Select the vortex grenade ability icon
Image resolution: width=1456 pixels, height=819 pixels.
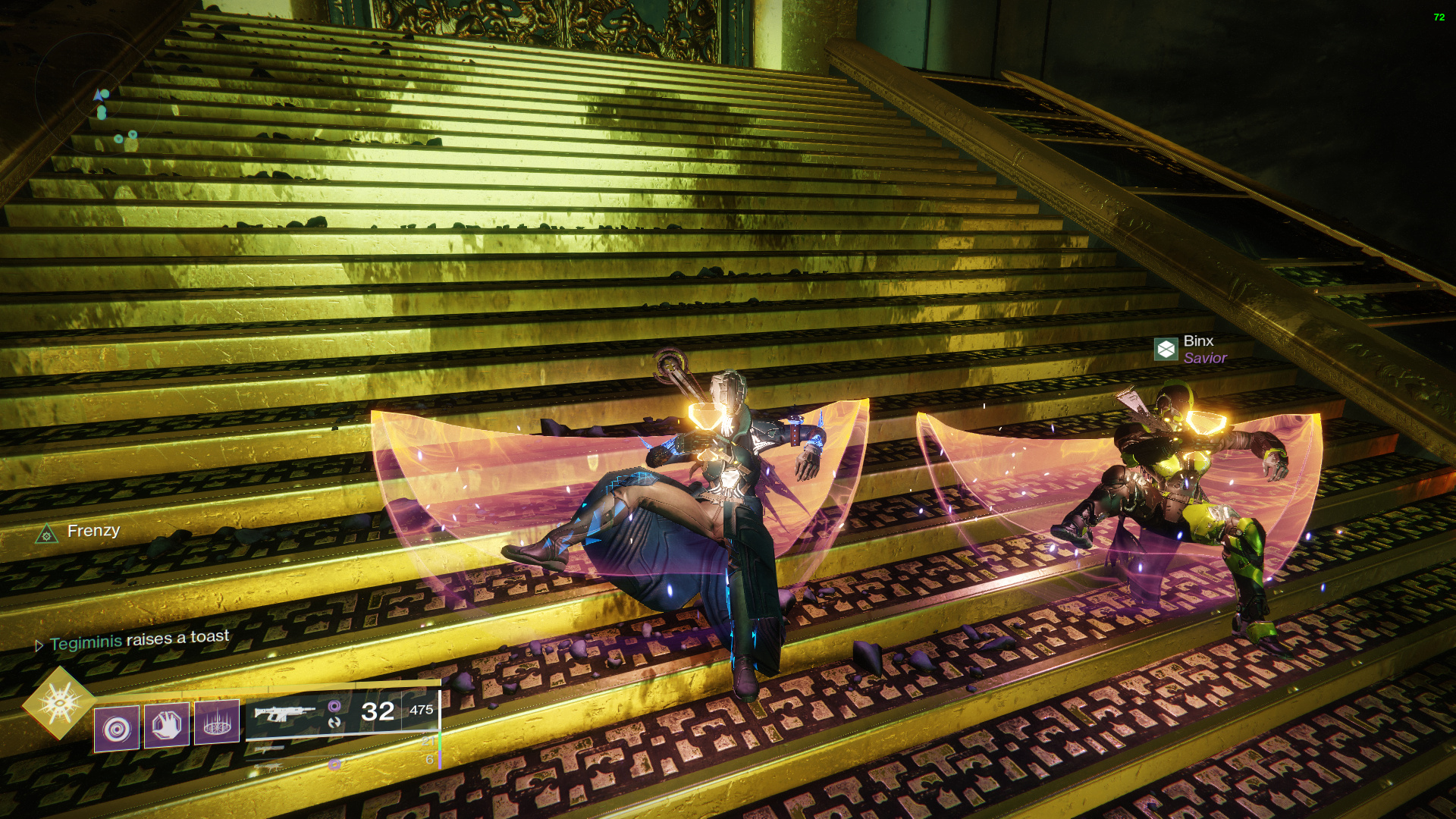coord(117,729)
